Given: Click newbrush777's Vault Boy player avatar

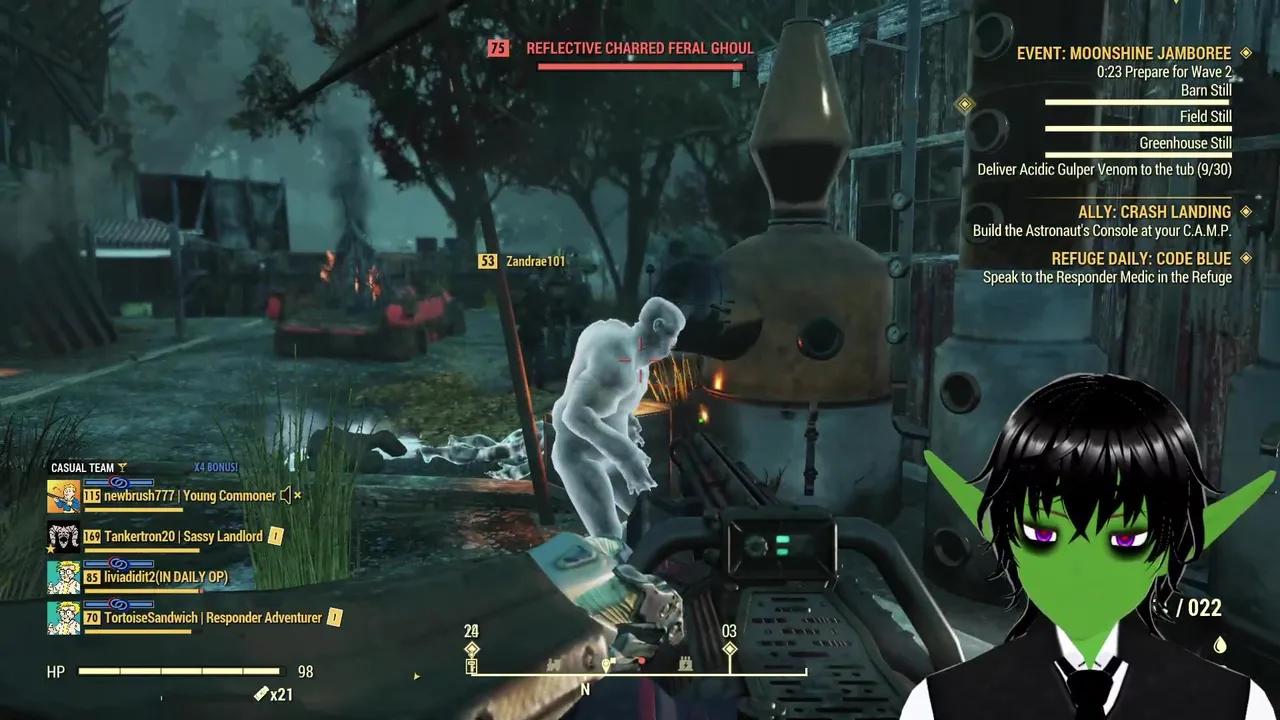Looking at the screenshot, I should point(62,495).
